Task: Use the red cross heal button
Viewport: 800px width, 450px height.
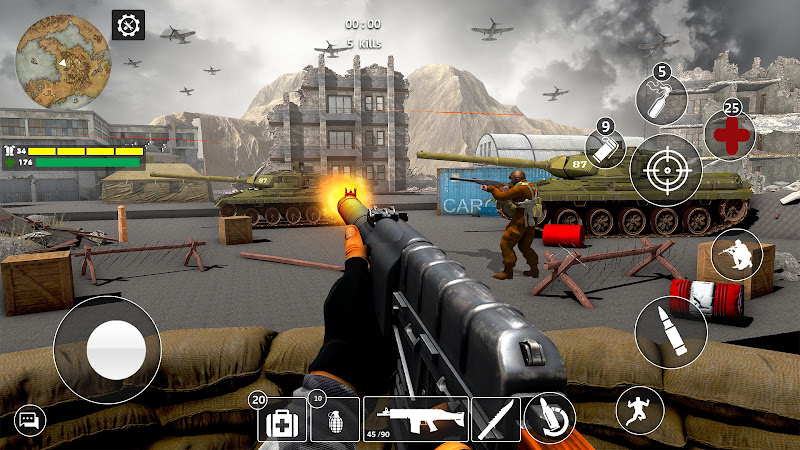Action: tap(730, 135)
